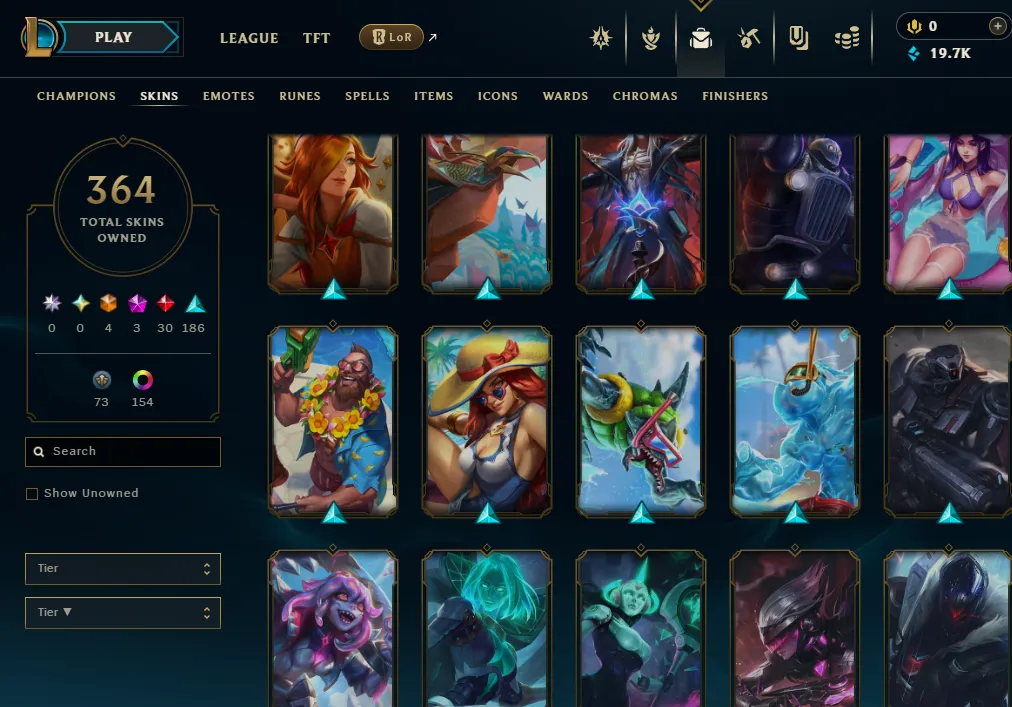1012x707 pixels.
Task: Open the Collection backpack icon
Action: coord(701,38)
